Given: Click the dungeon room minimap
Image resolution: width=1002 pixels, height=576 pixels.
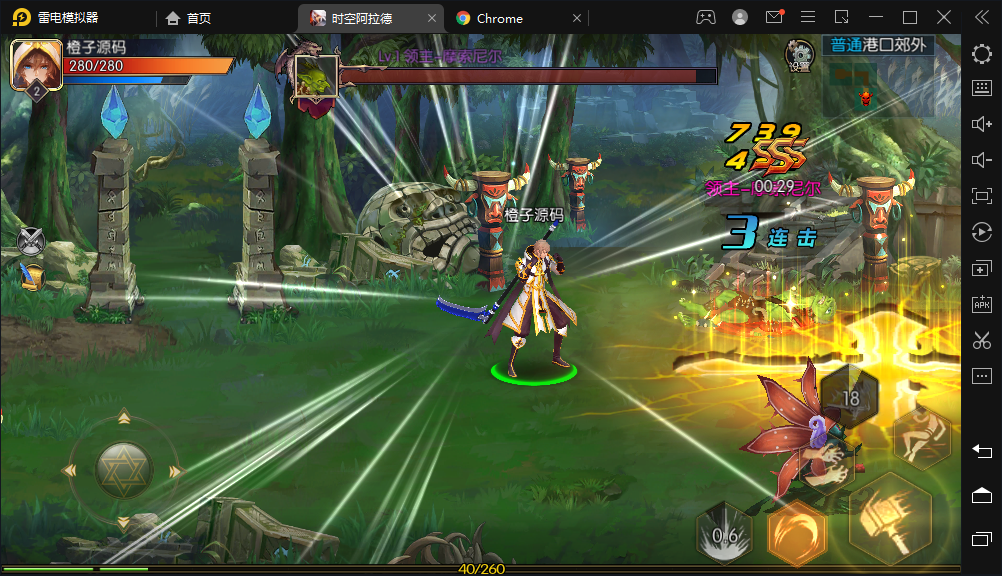Looking at the screenshot, I should click(x=851, y=81).
